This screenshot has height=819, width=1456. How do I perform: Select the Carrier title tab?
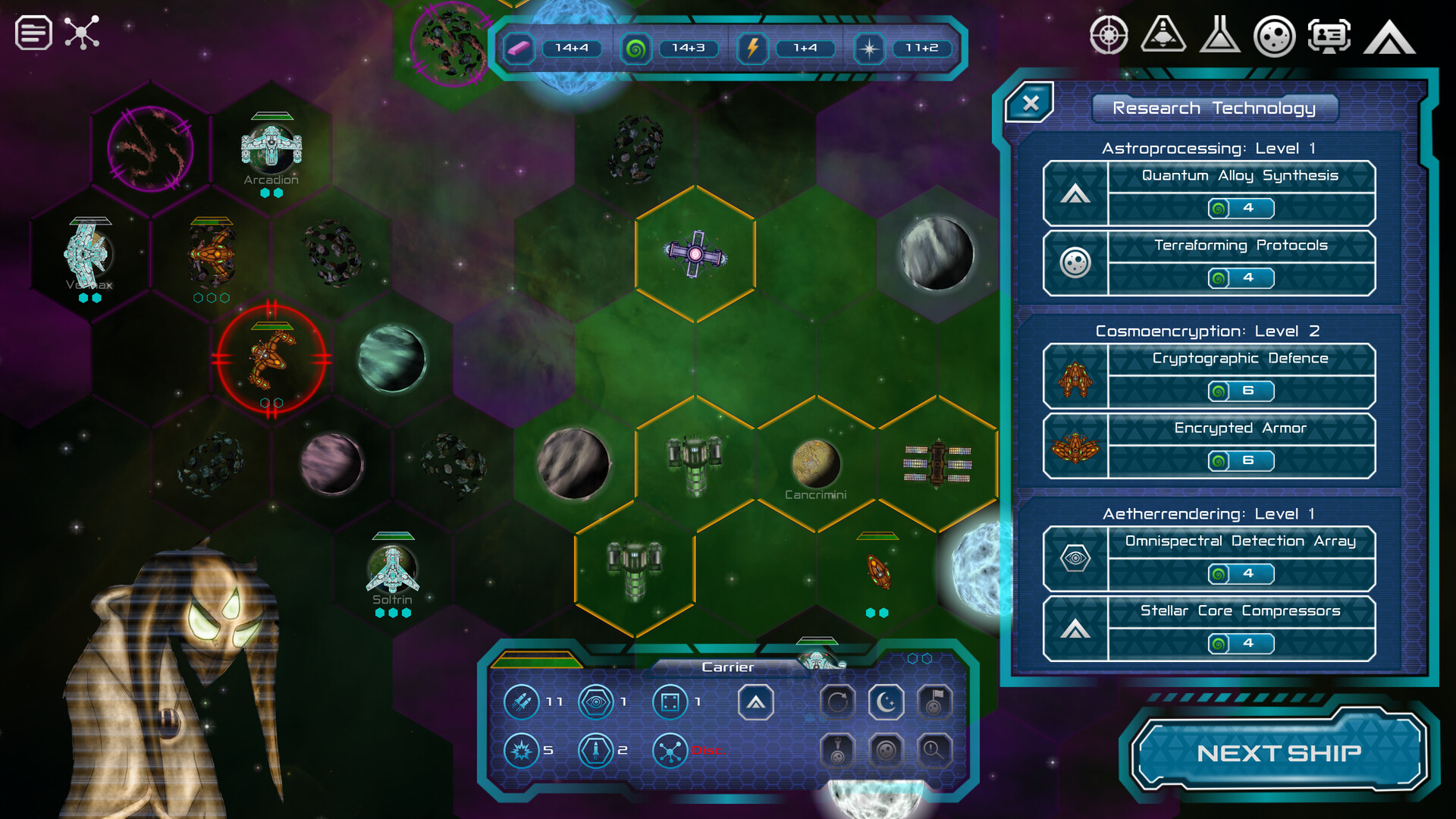point(726,667)
